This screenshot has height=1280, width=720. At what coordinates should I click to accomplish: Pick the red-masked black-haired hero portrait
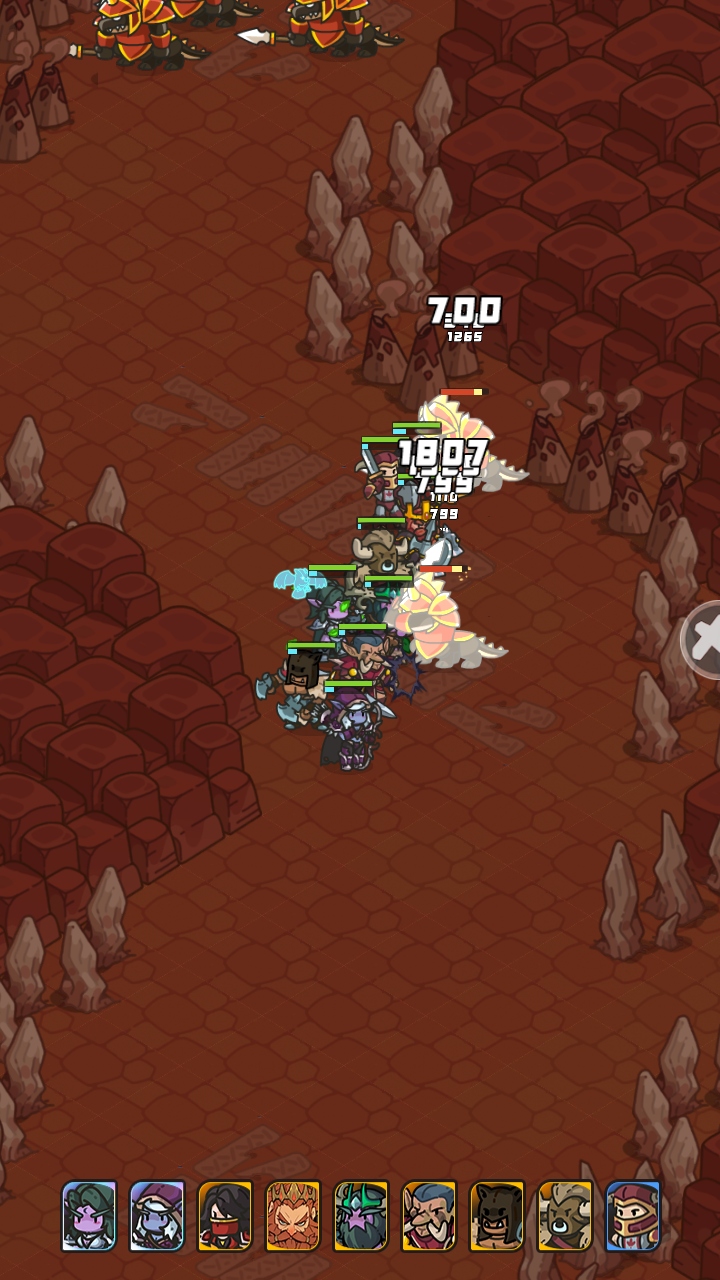tap(225, 1215)
